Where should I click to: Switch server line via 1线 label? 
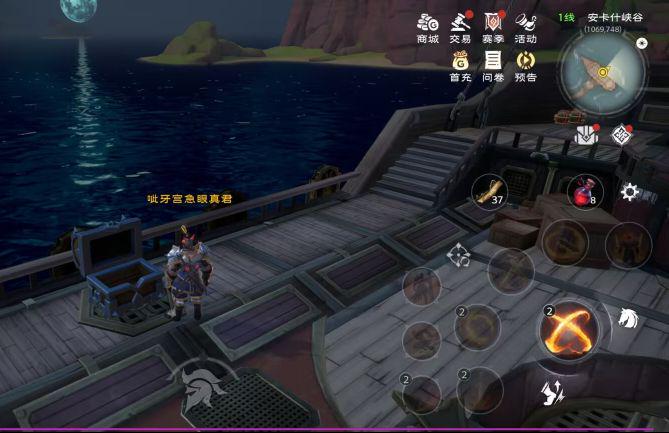566,17
